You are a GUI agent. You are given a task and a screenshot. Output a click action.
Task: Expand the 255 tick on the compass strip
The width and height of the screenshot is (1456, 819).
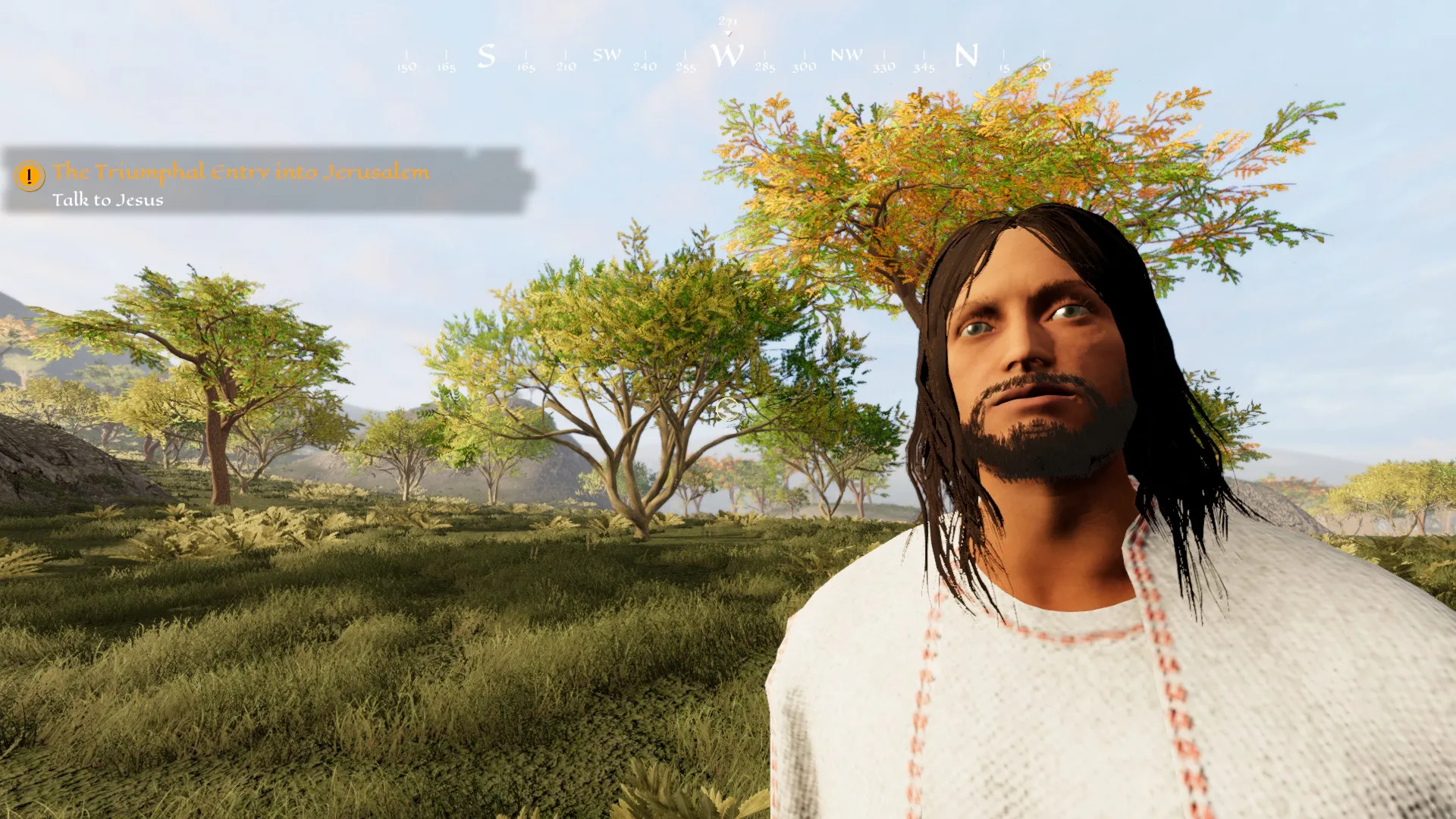pos(685,66)
